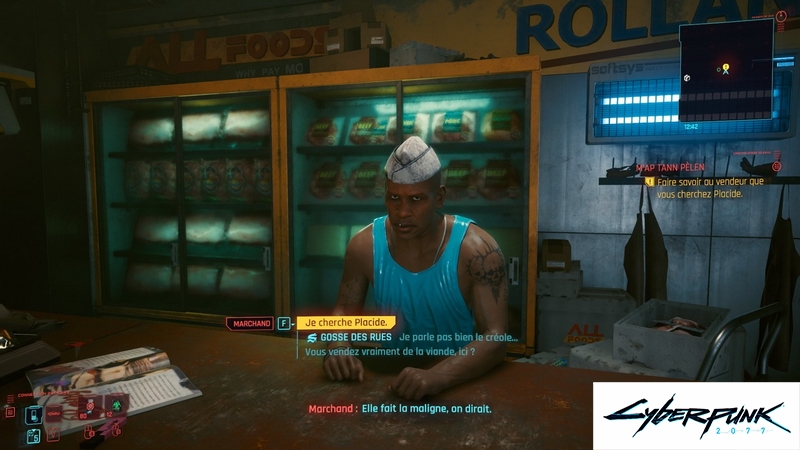Click the white cube marker on the minimap
800x450 pixels.
coord(687,77)
